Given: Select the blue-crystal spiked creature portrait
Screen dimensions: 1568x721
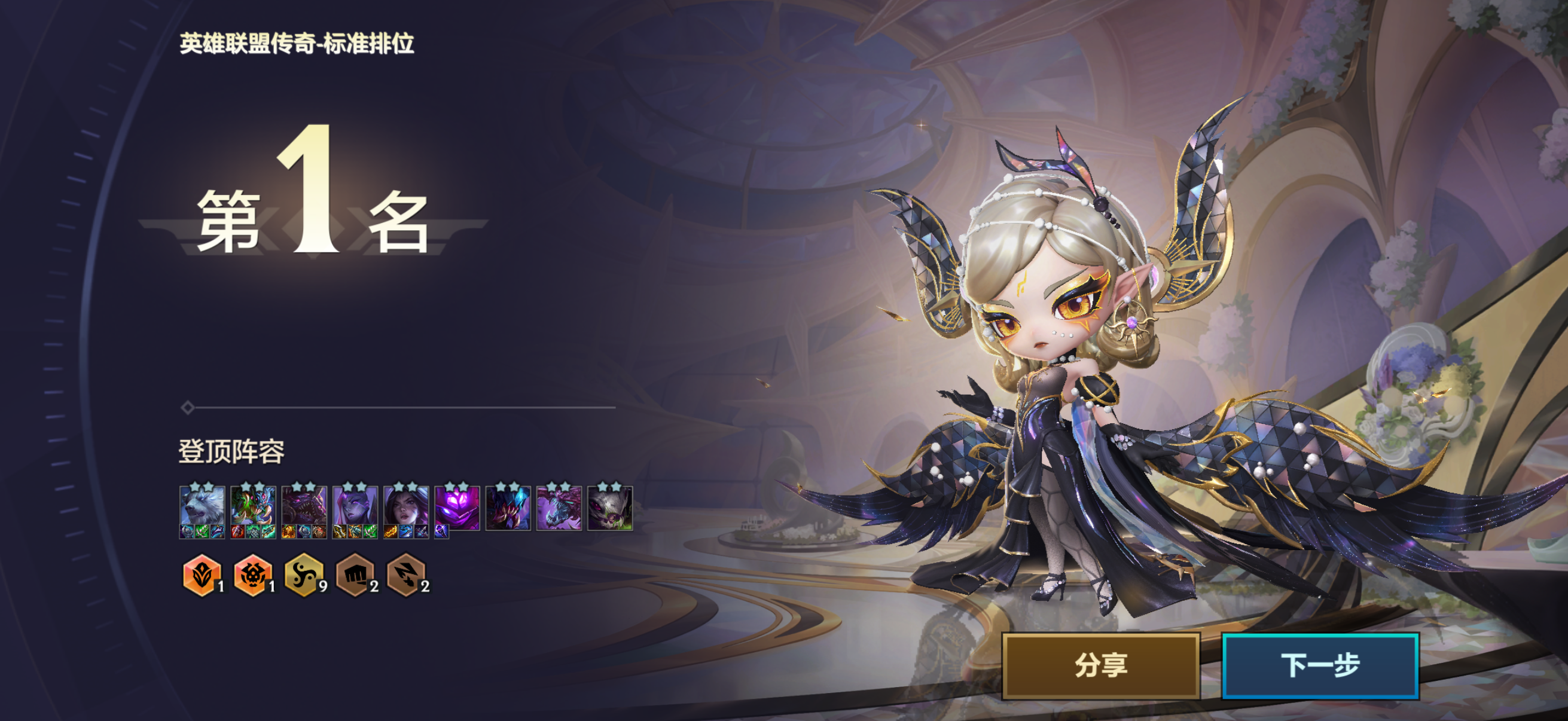Looking at the screenshot, I should click(508, 508).
